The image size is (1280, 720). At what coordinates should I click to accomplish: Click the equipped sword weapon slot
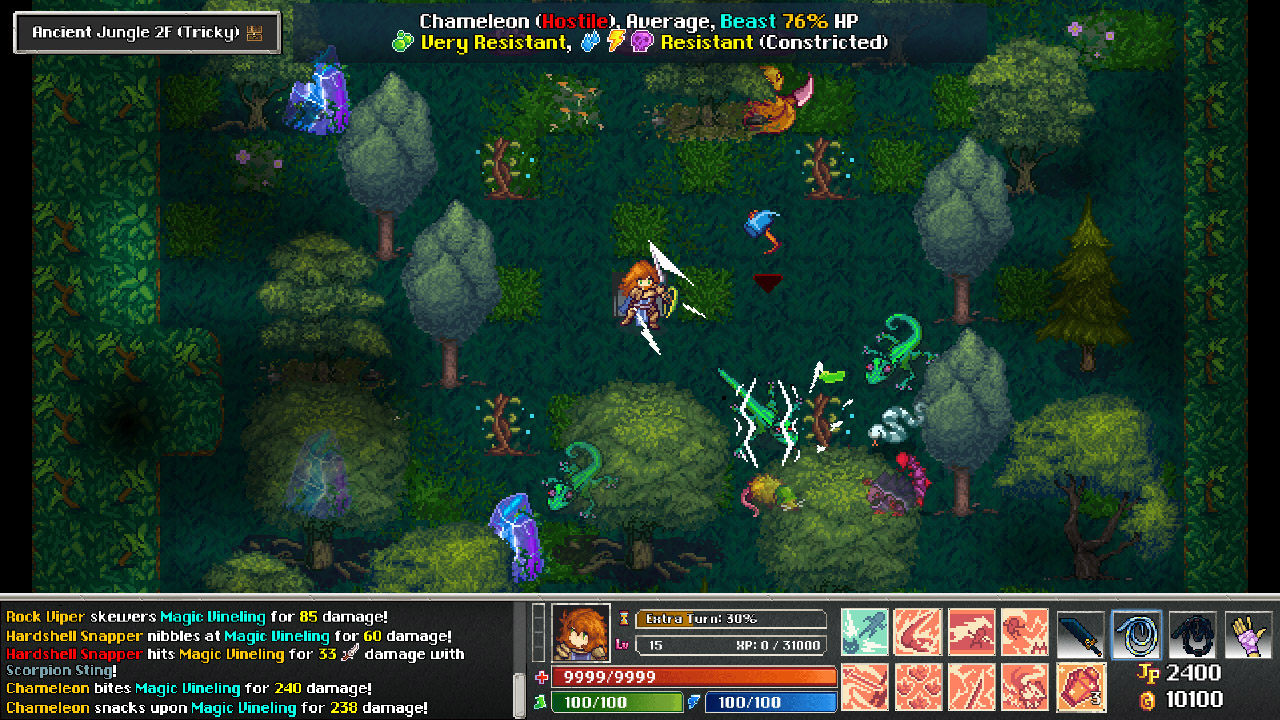click(x=1081, y=632)
